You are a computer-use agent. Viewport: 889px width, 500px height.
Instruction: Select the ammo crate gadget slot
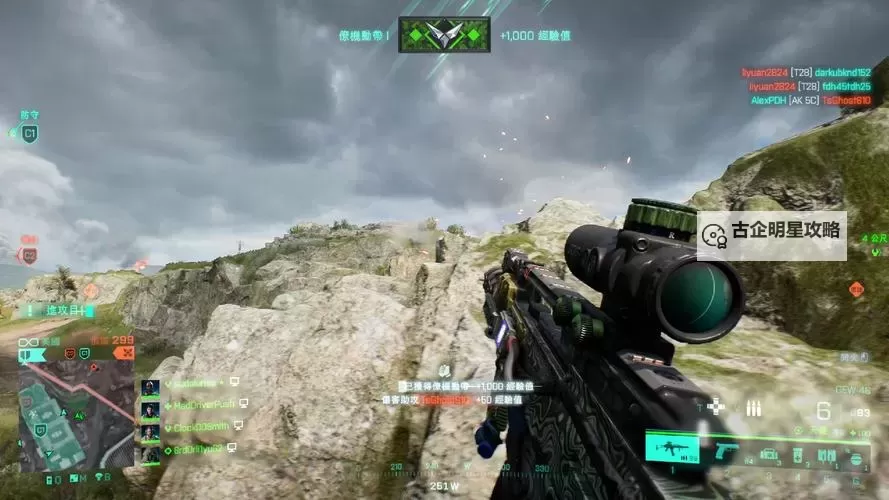[x=768, y=455]
